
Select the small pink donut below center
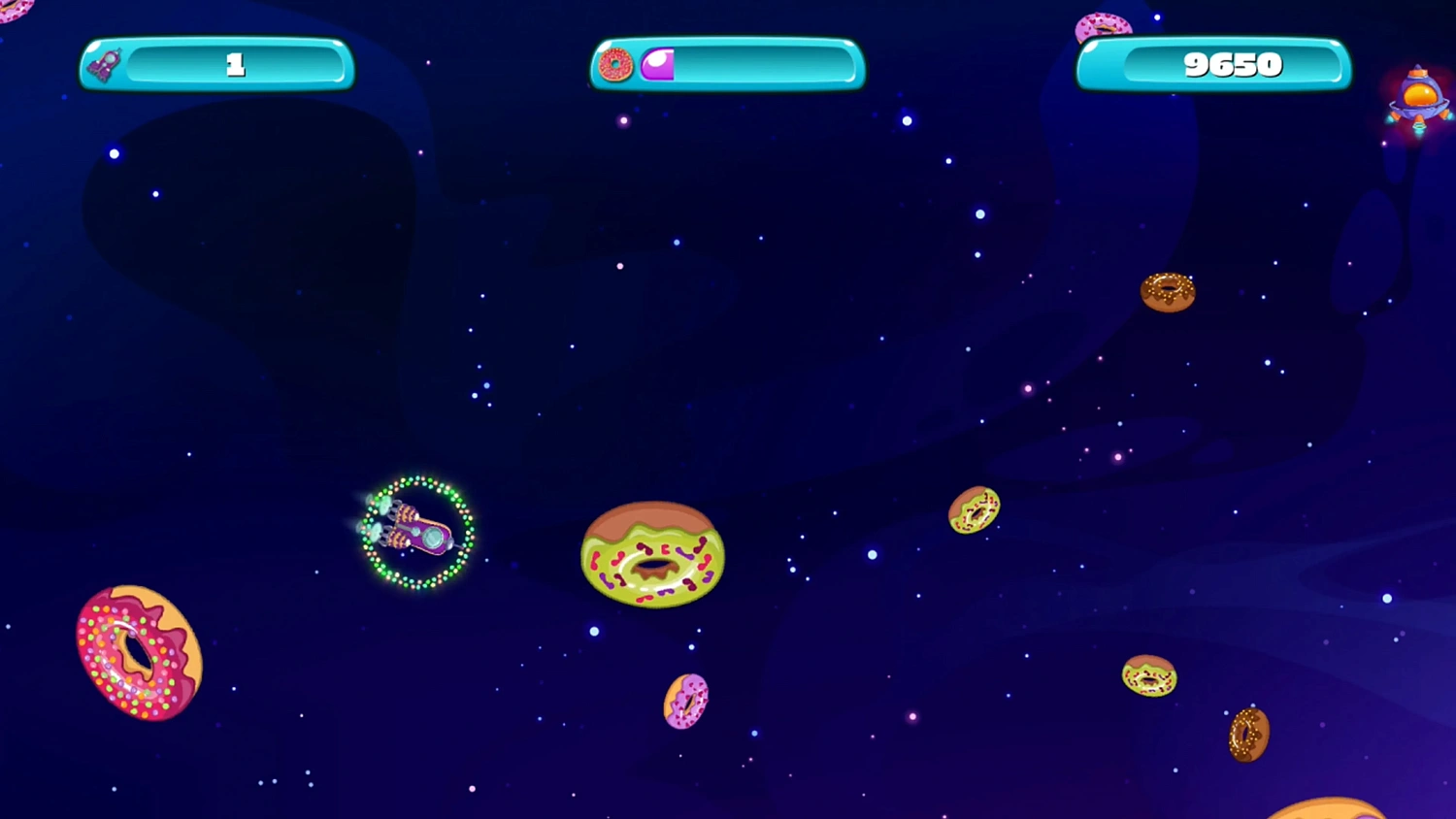(684, 702)
